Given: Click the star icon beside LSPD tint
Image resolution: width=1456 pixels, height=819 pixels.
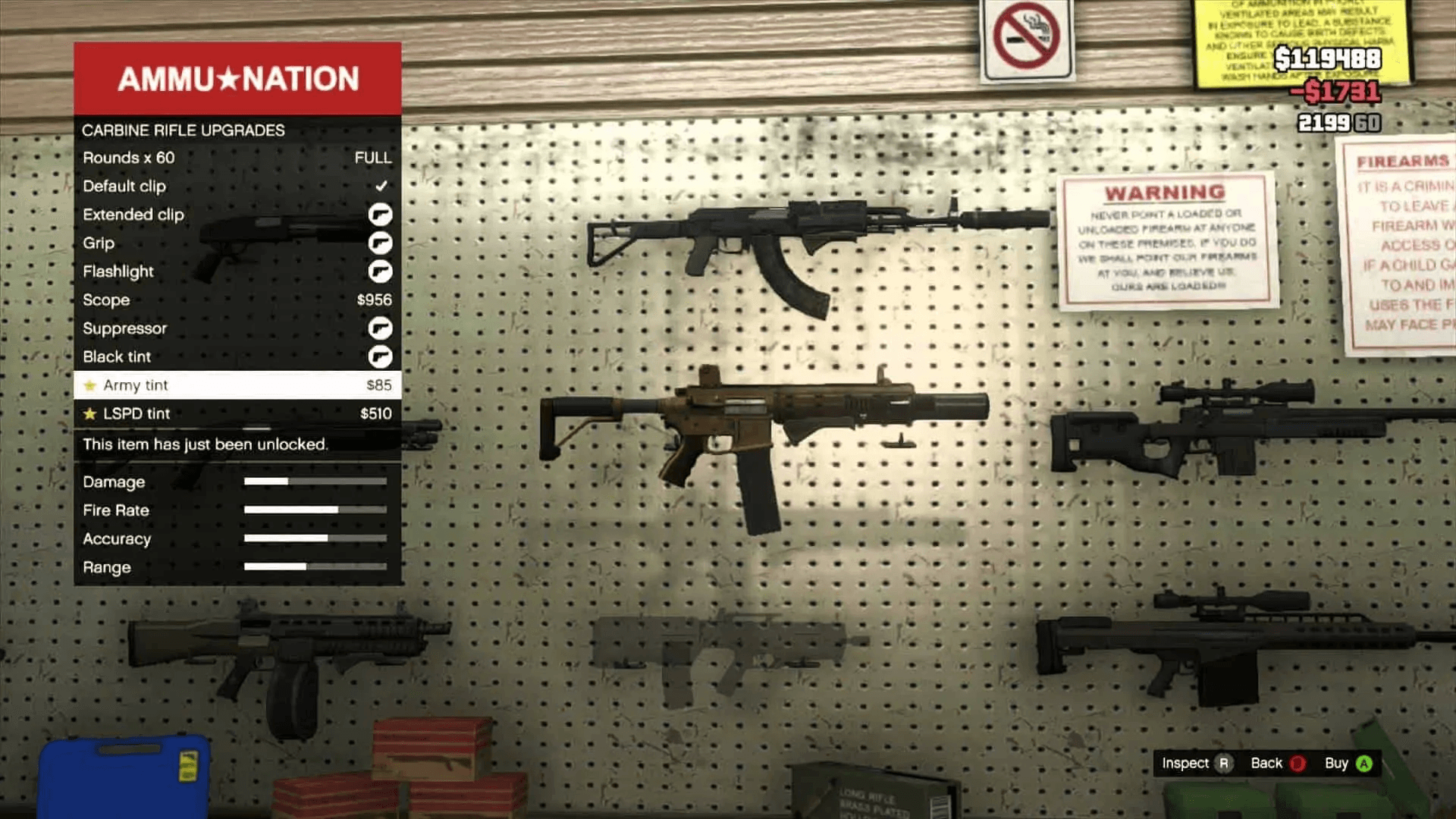Looking at the screenshot, I should coord(90,413).
